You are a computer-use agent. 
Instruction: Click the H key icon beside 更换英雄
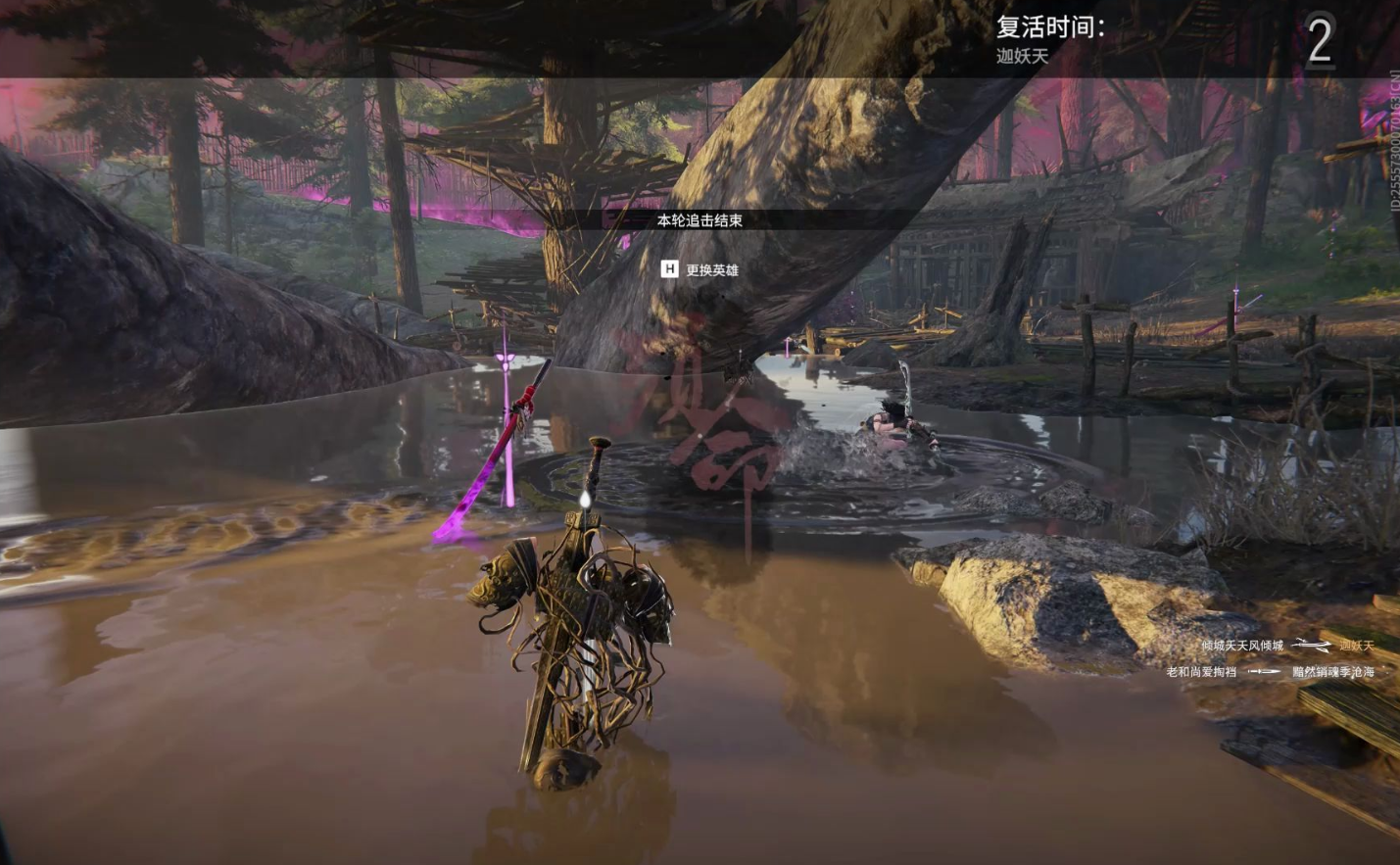tap(669, 269)
